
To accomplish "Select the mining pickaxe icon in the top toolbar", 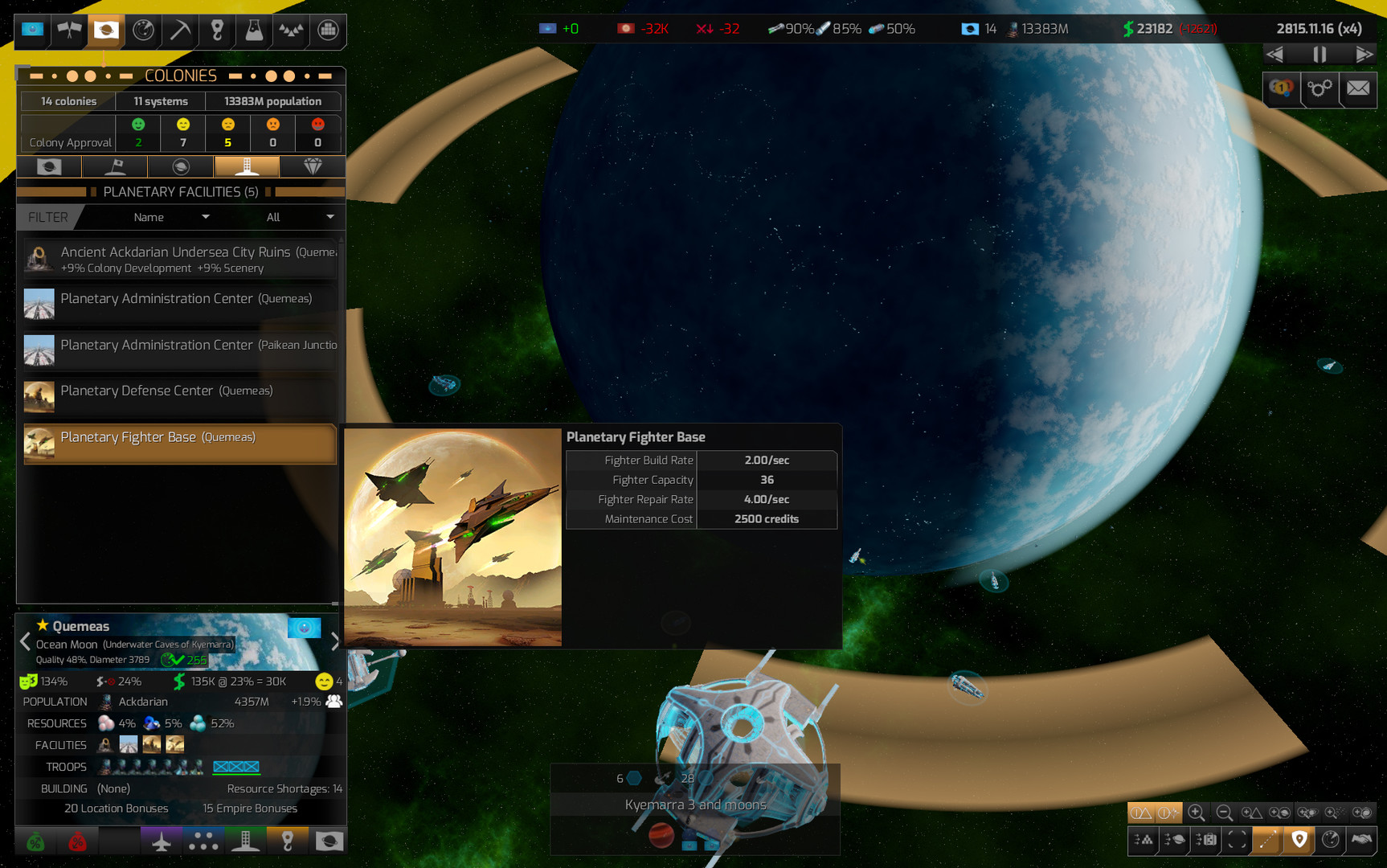I will pyautogui.click(x=178, y=32).
